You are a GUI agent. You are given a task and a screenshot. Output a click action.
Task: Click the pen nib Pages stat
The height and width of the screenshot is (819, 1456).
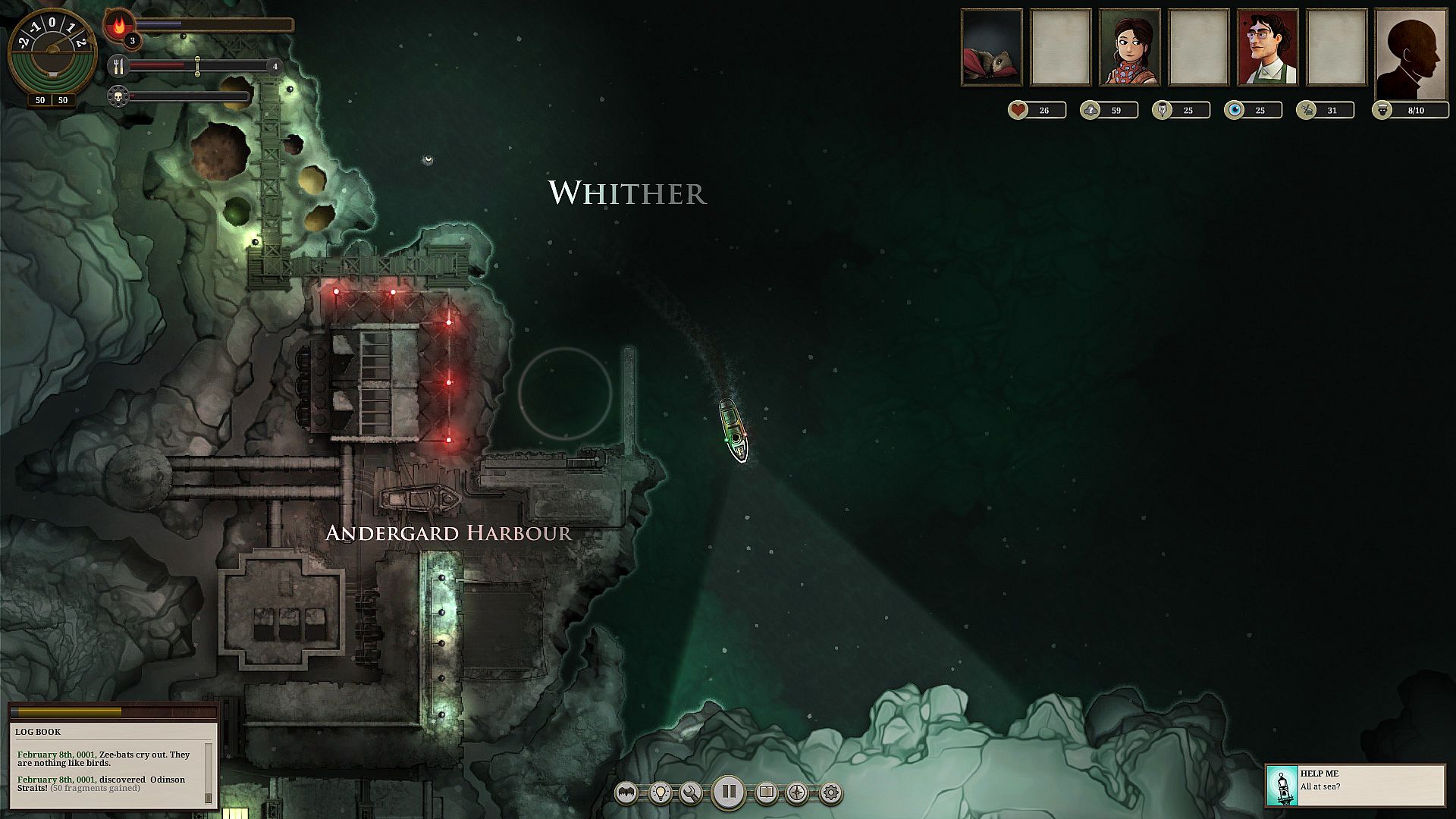[1163, 111]
